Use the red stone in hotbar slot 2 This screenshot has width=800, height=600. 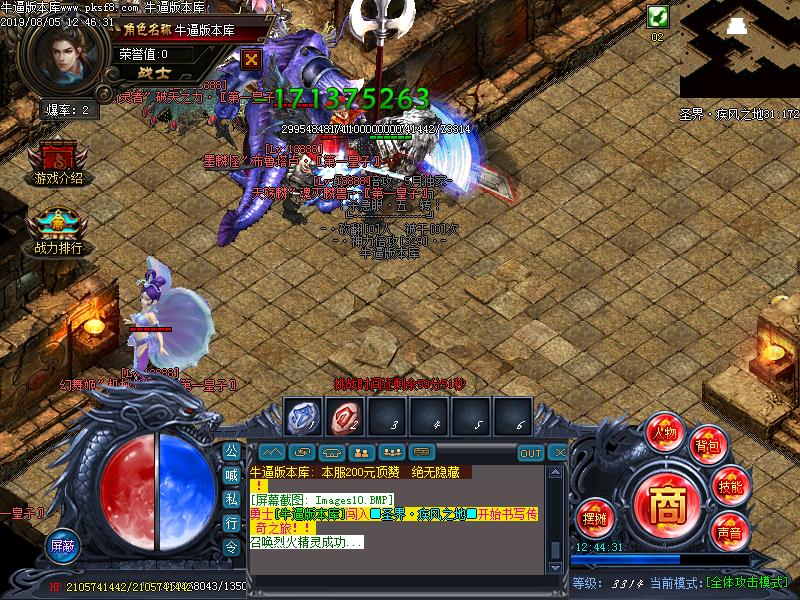(x=345, y=417)
